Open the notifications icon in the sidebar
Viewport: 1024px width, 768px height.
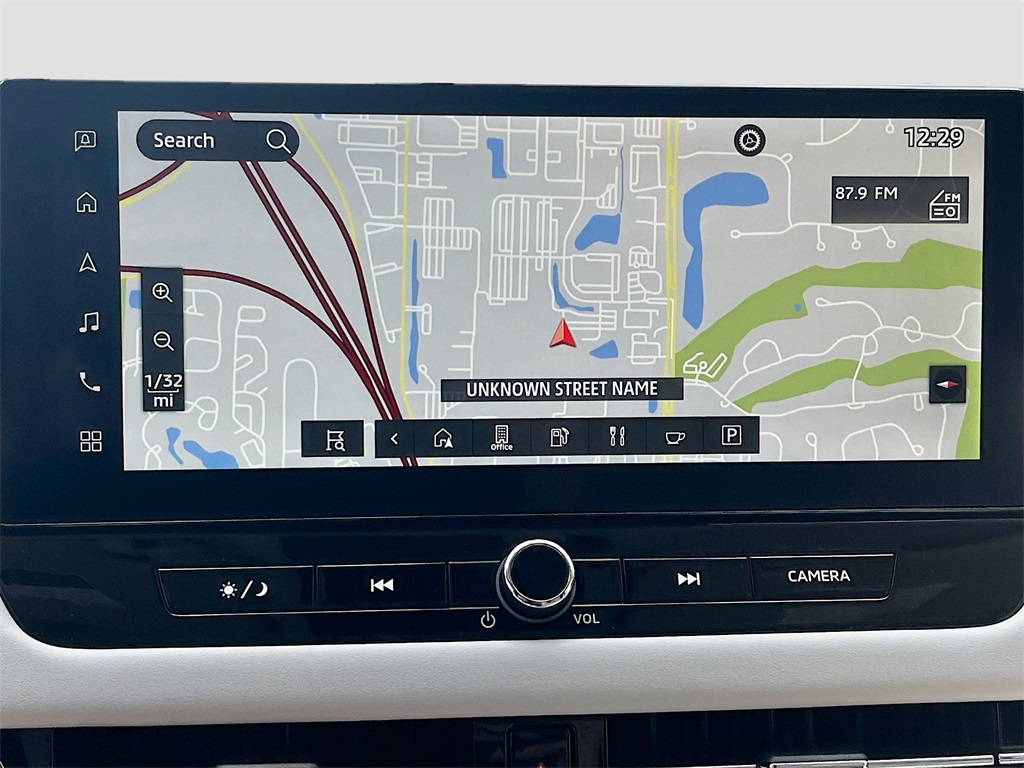click(x=86, y=141)
